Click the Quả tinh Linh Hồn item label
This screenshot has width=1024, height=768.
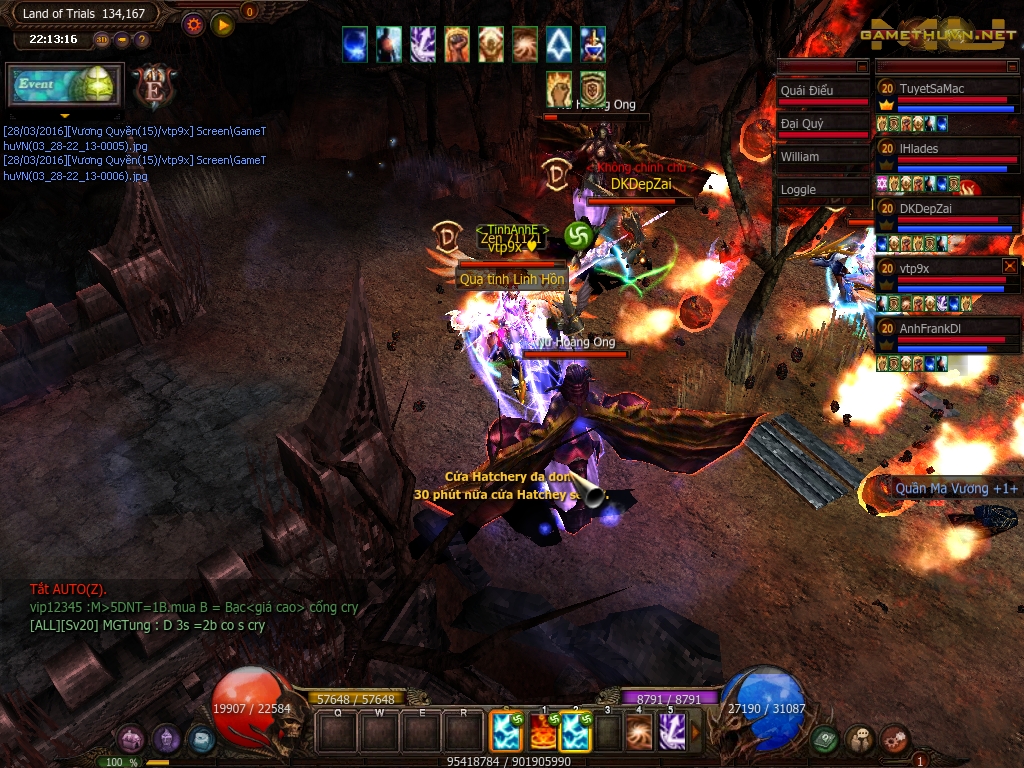[x=512, y=279]
